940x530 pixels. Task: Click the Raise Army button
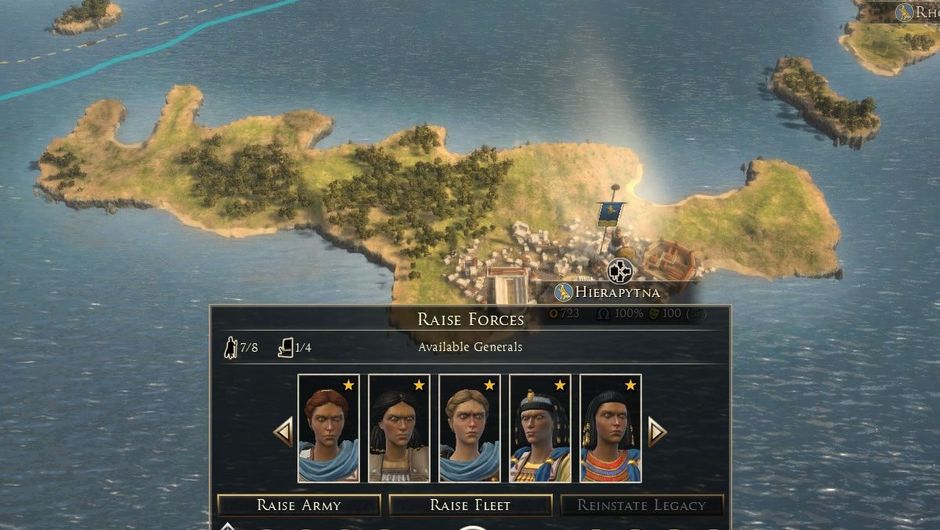coord(299,505)
